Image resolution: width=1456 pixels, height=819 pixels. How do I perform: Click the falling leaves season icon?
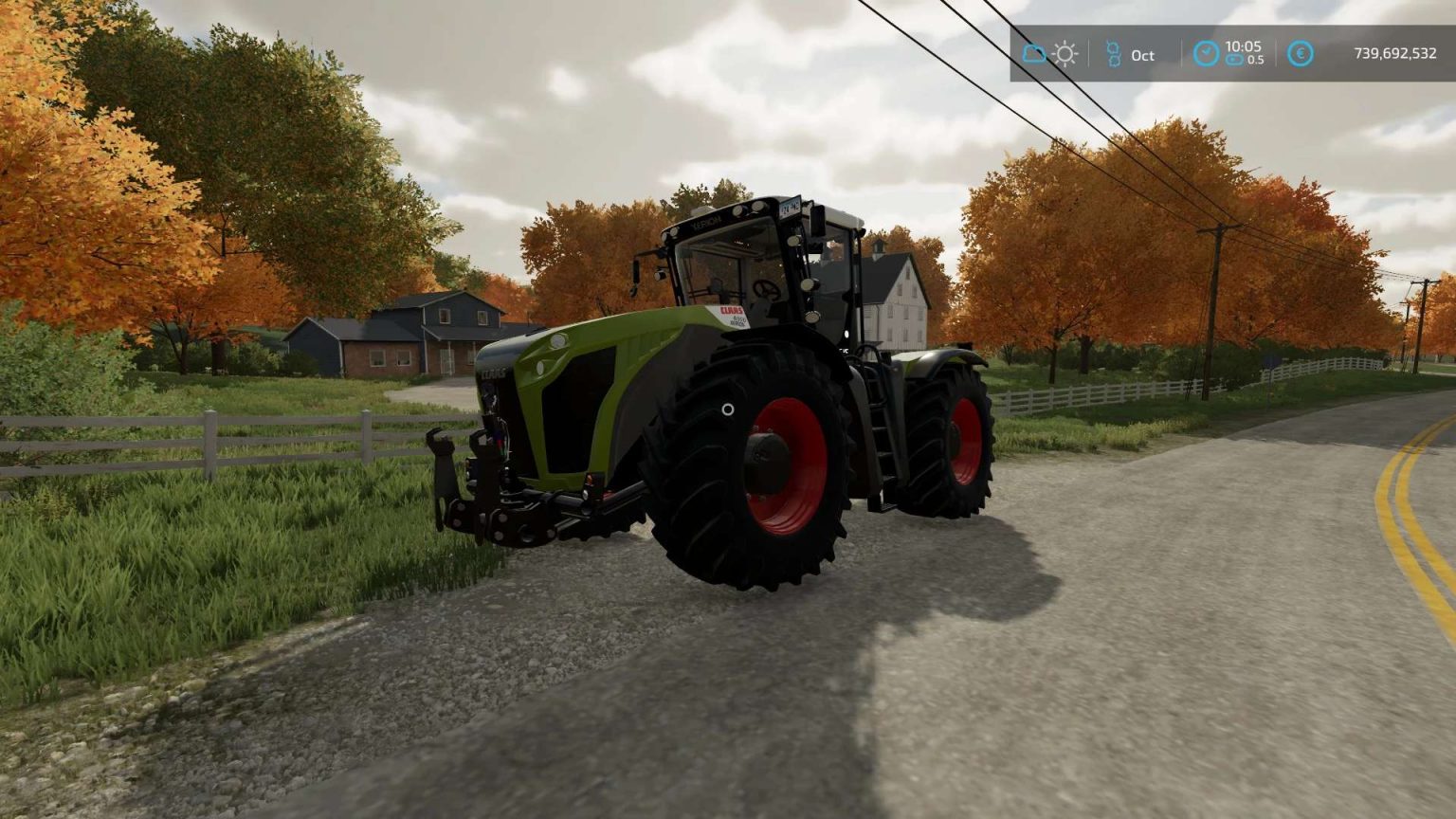pos(1114,51)
